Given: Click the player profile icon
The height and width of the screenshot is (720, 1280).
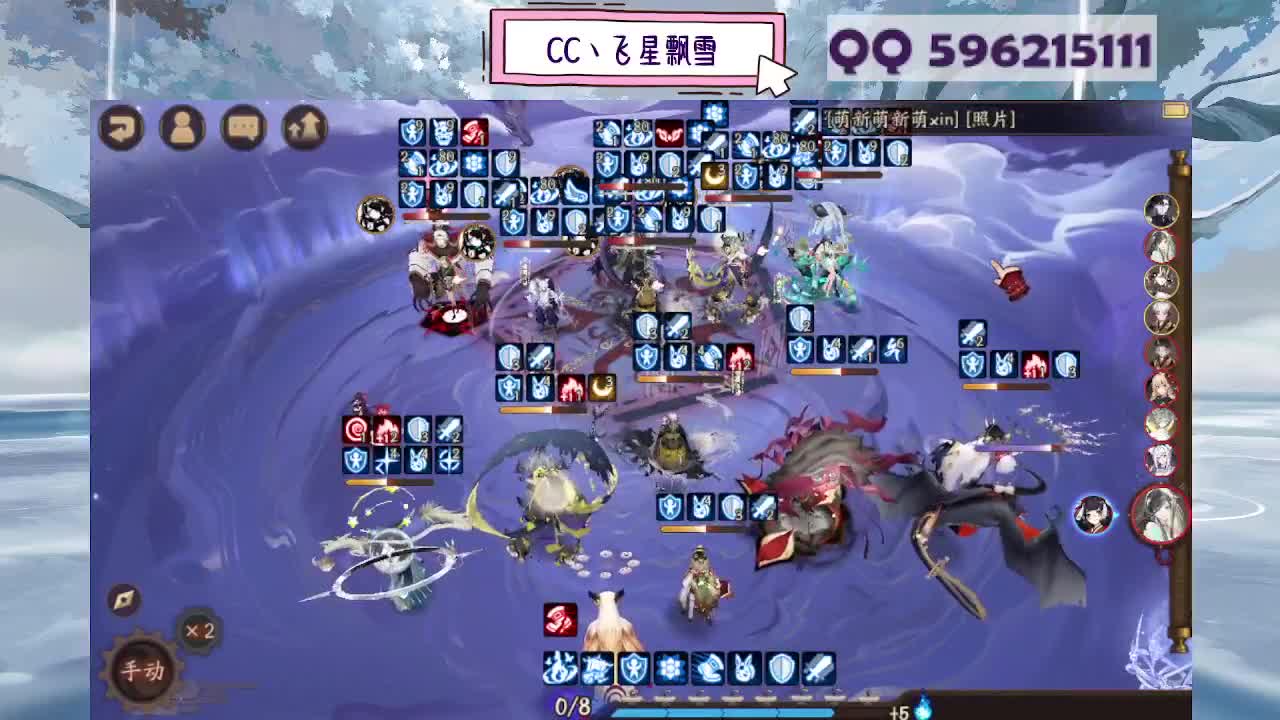Looking at the screenshot, I should coord(181,127).
